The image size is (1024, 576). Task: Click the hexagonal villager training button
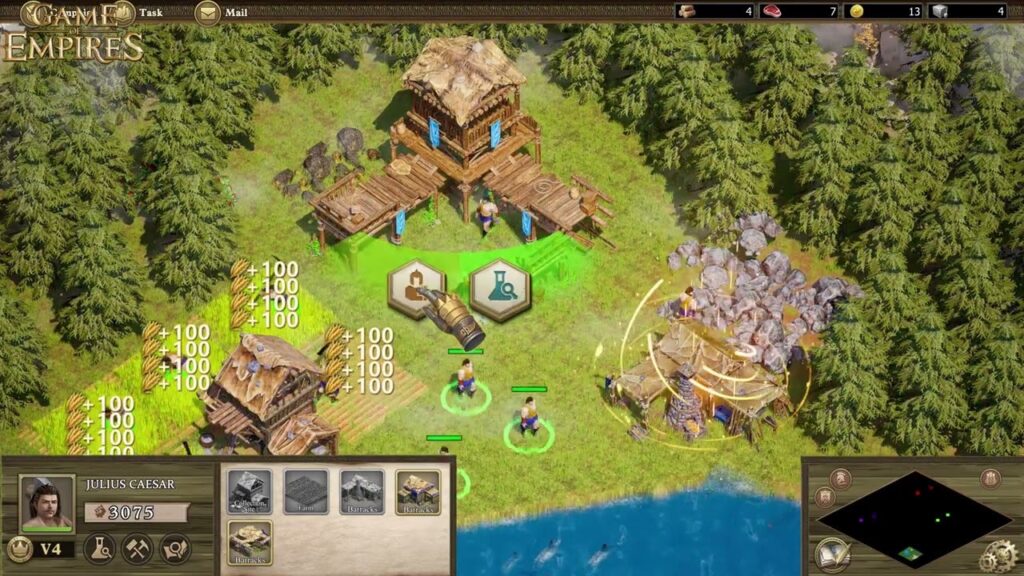point(416,289)
